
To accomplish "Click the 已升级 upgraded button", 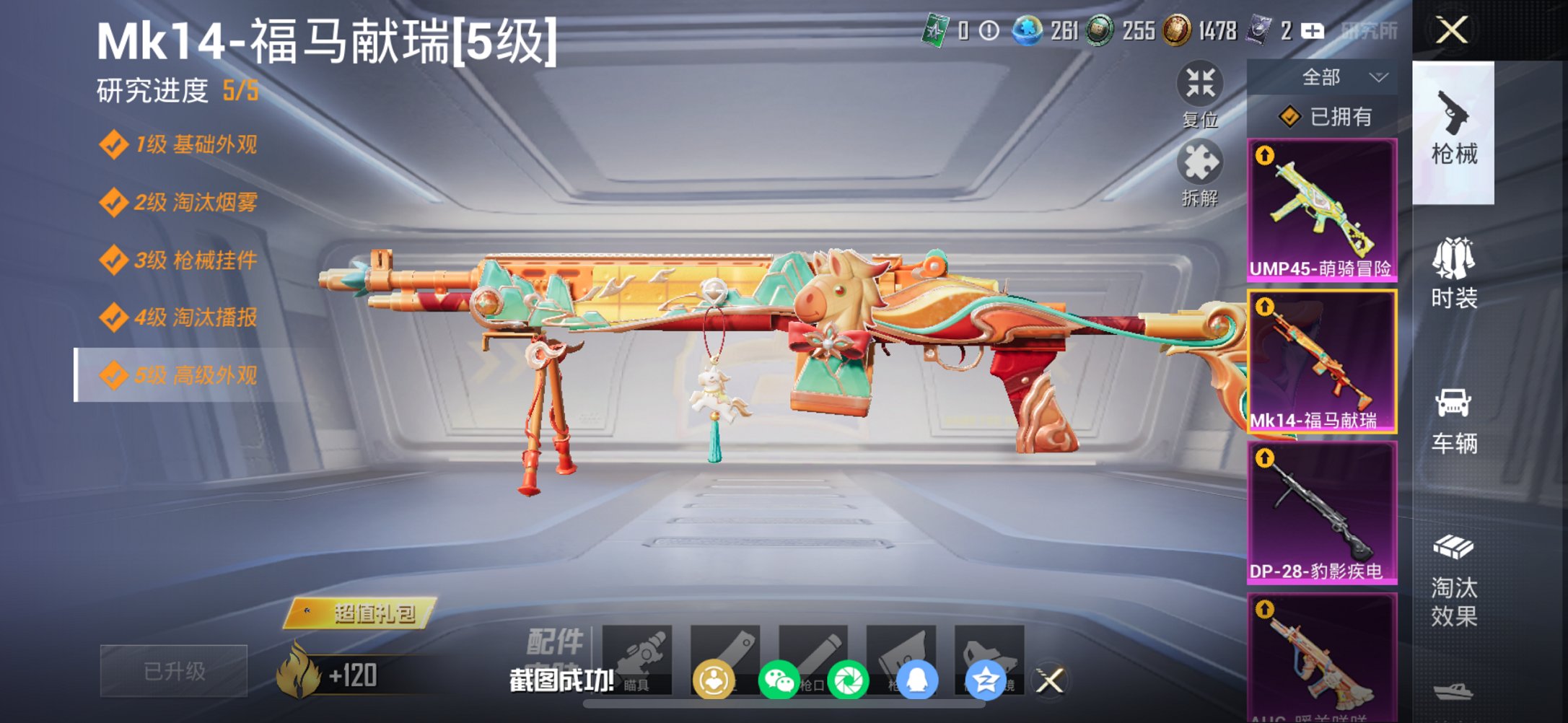I will pyautogui.click(x=173, y=671).
